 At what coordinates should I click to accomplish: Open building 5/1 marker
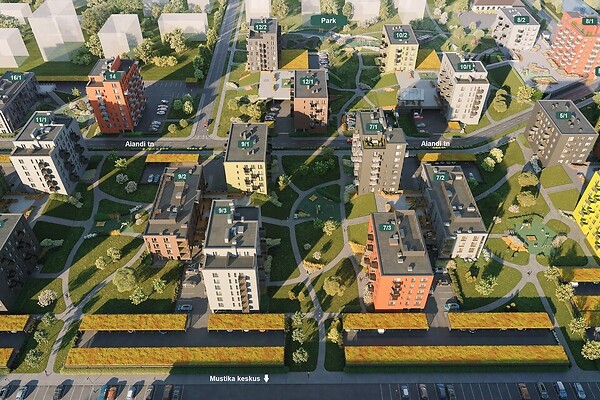coord(562,115)
